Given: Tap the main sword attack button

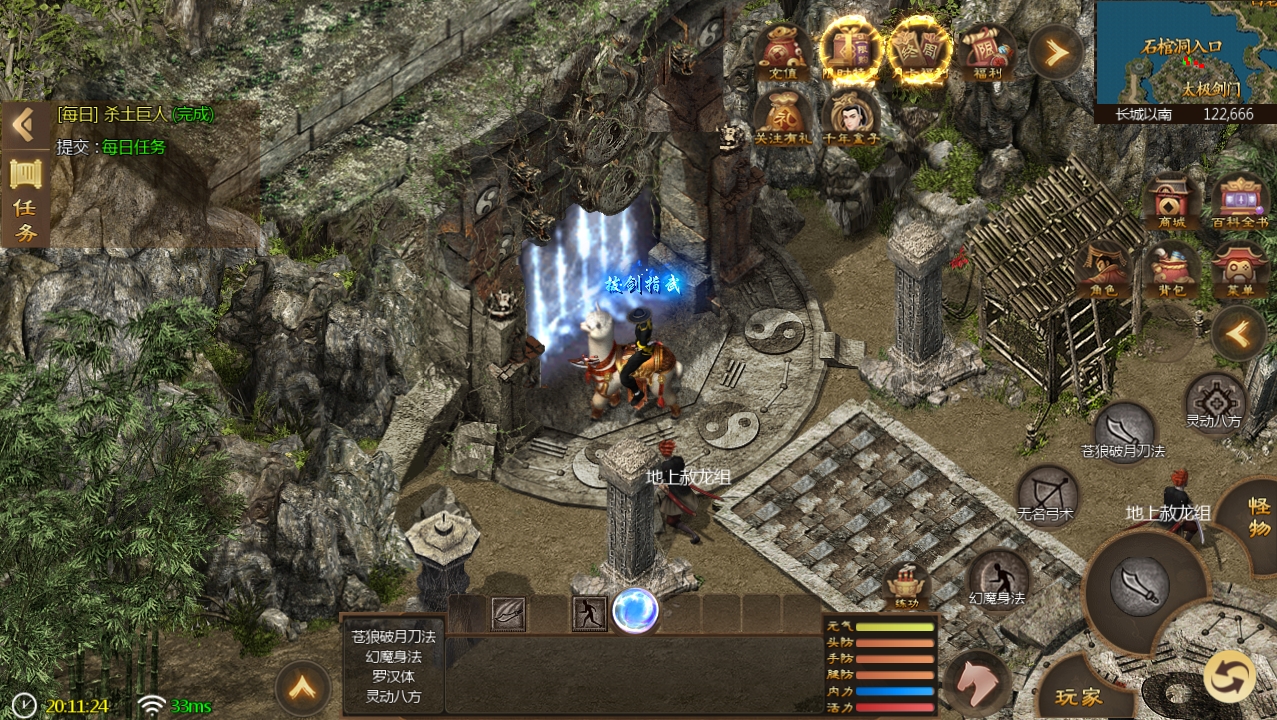Looking at the screenshot, I should 1140,585.
